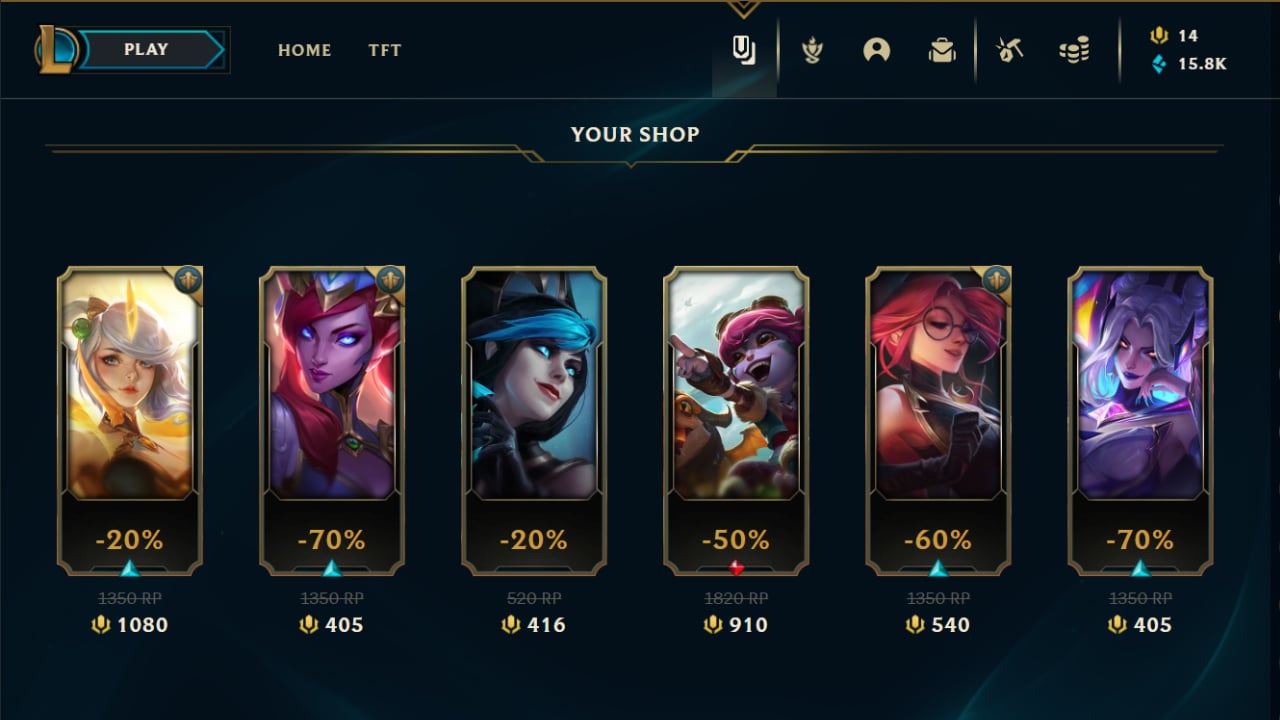This screenshot has height=720, width=1280.
Task: Collapse the top navigation bar chevron
Action: [x=744, y=8]
